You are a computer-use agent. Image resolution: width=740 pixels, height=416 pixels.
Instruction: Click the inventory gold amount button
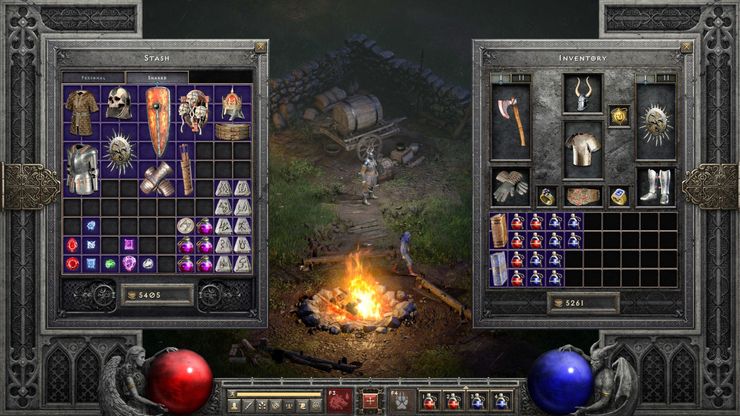click(x=583, y=301)
